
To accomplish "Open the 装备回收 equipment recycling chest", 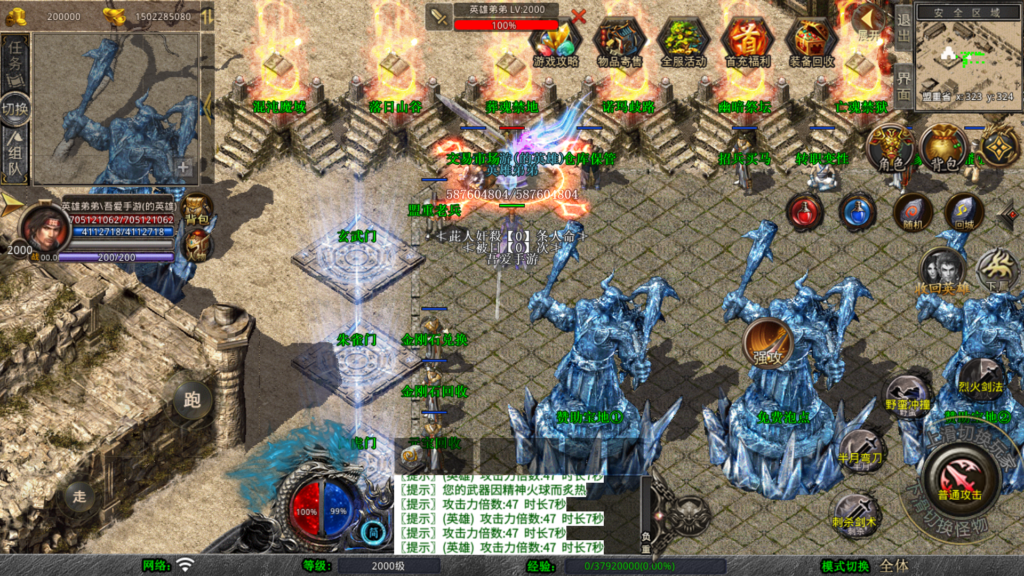I will point(811,41).
